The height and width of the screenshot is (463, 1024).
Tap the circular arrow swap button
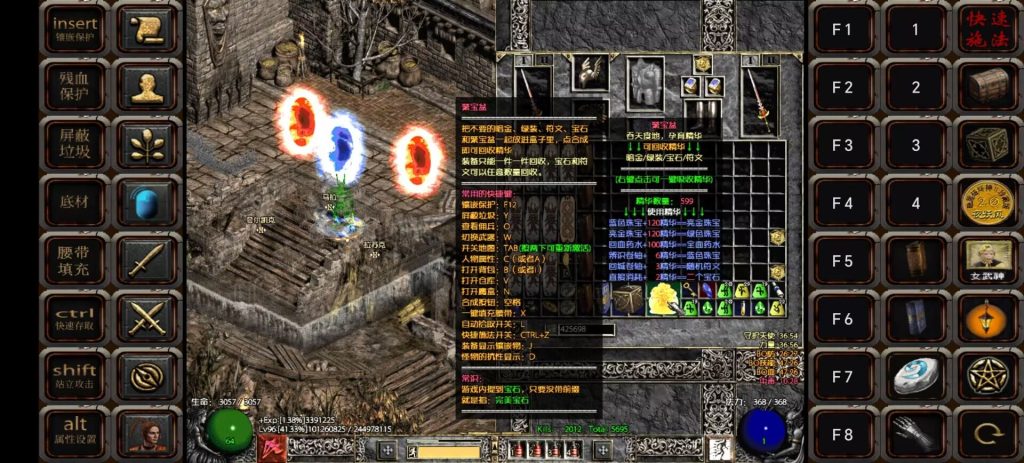(x=987, y=434)
